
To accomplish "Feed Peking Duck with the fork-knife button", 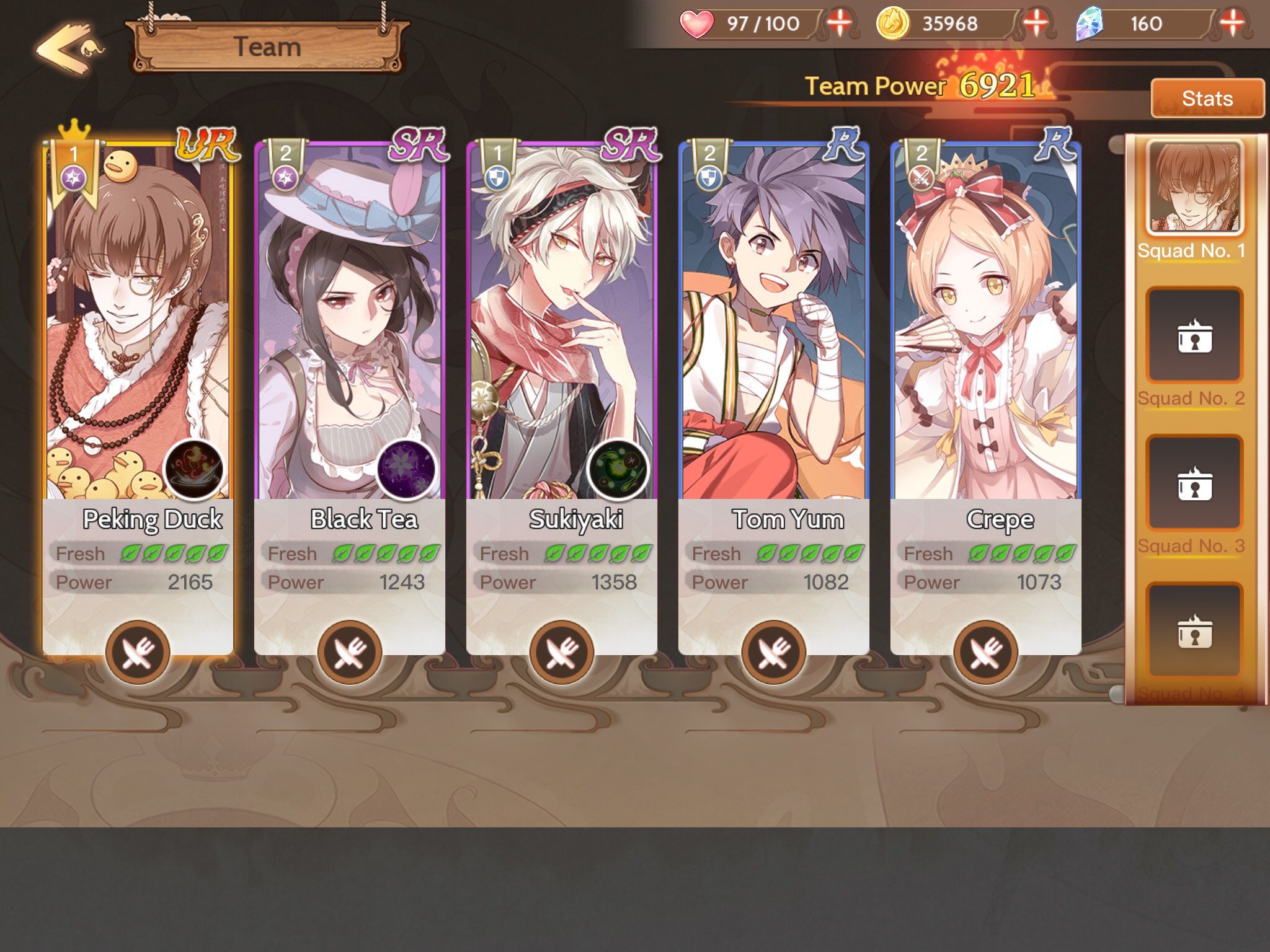I will [x=138, y=652].
